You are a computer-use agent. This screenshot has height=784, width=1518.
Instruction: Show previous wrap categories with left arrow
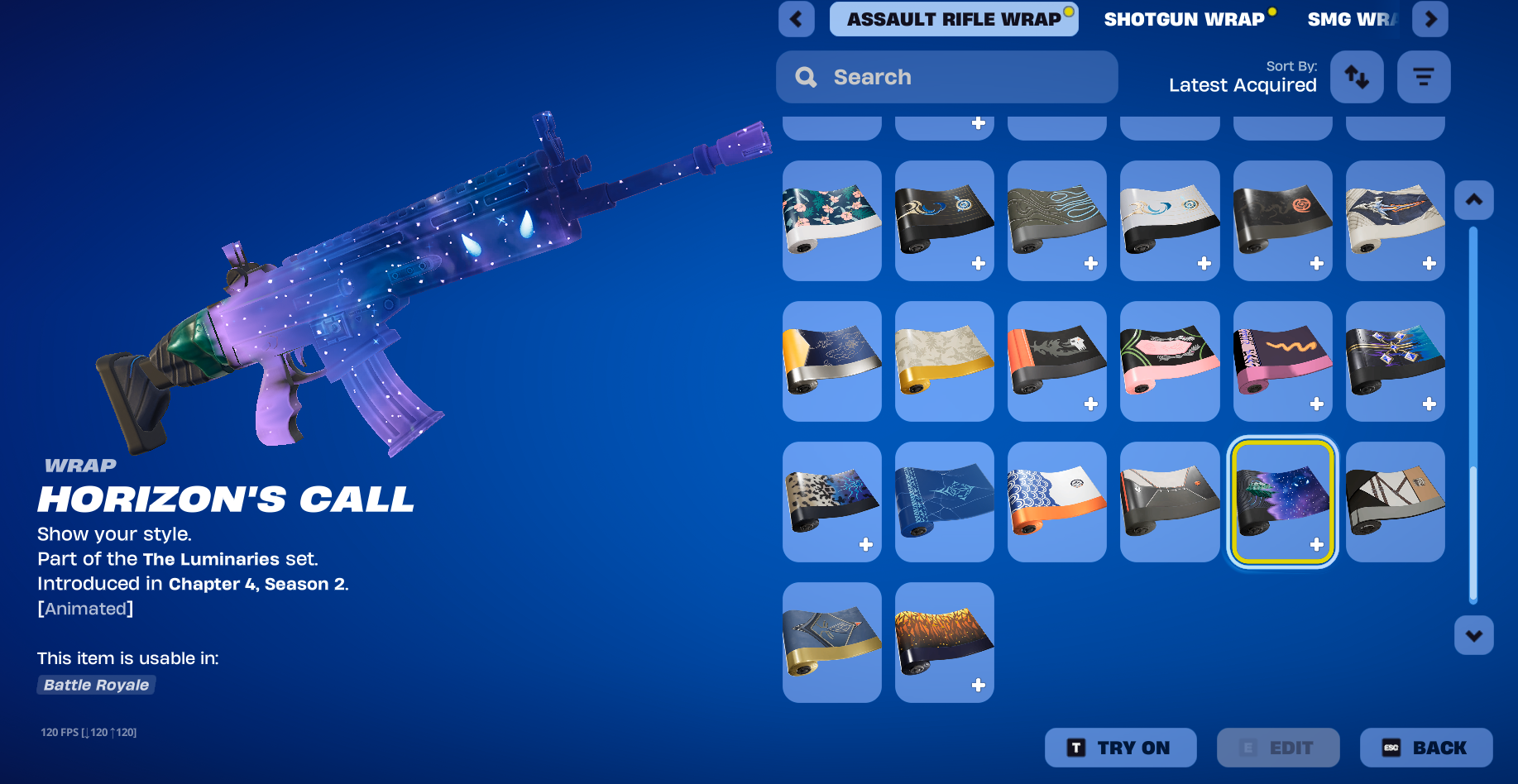(796, 19)
